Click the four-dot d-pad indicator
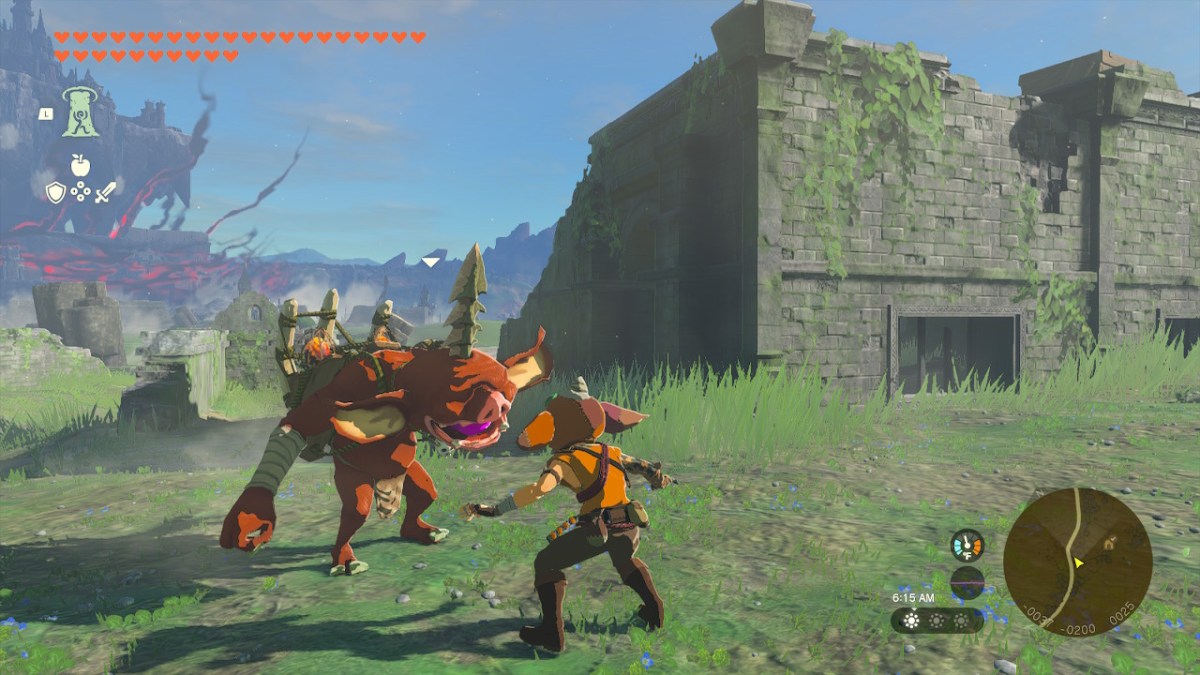Viewport: 1200px width, 675px height. pyautogui.click(x=80, y=192)
